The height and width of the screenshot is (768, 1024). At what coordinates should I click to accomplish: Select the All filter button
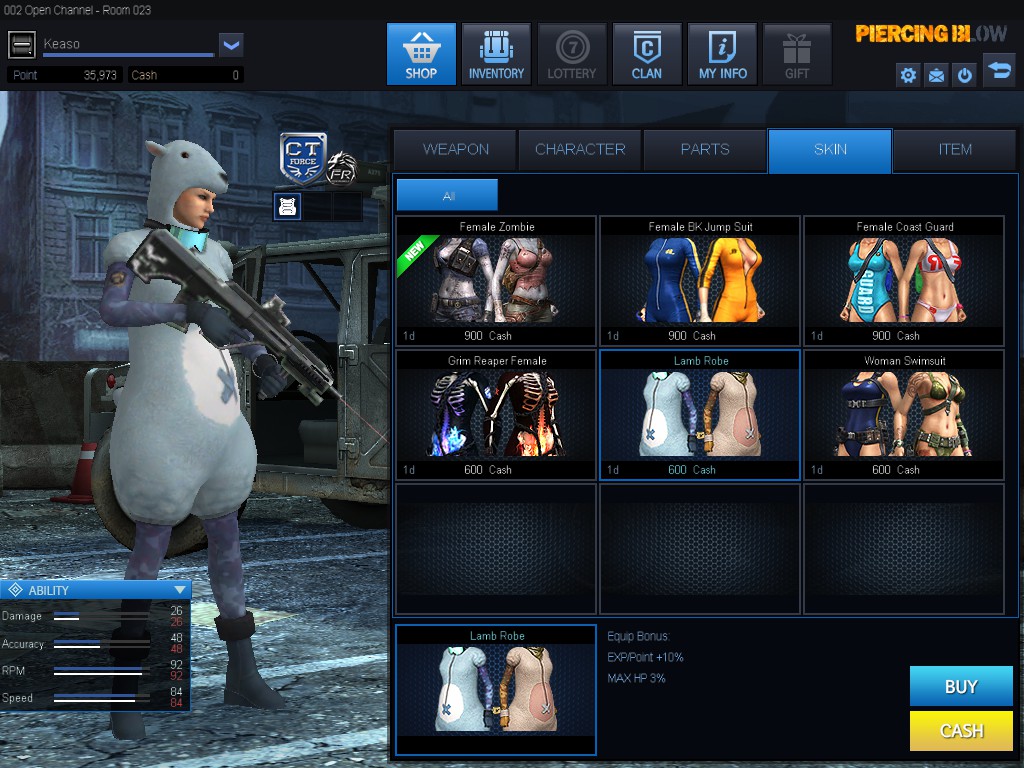tap(447, 196)
